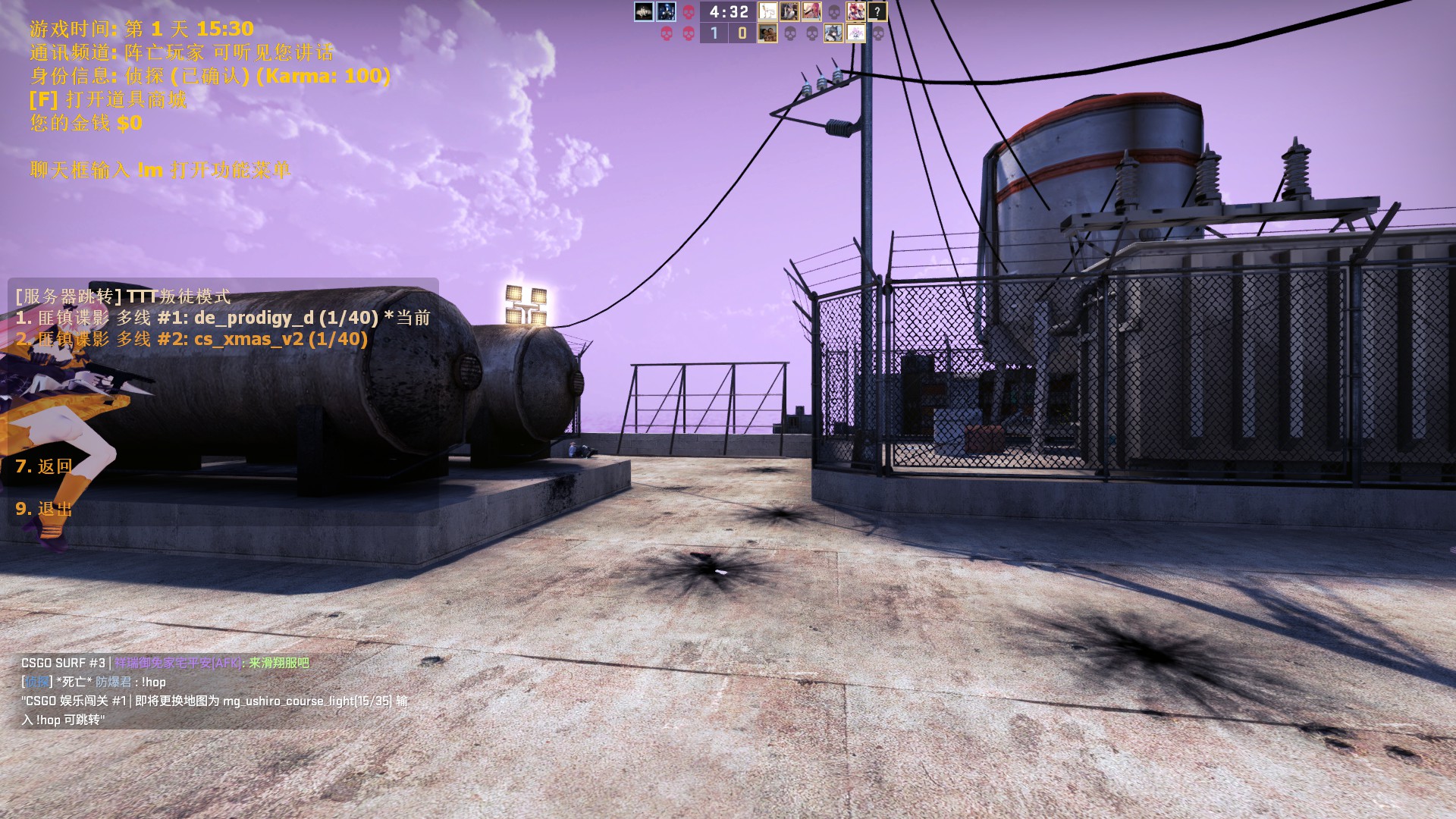Select server line #1 de_prodigy_d
Screen dimensions: 1456x819
[x=222, y=318]
